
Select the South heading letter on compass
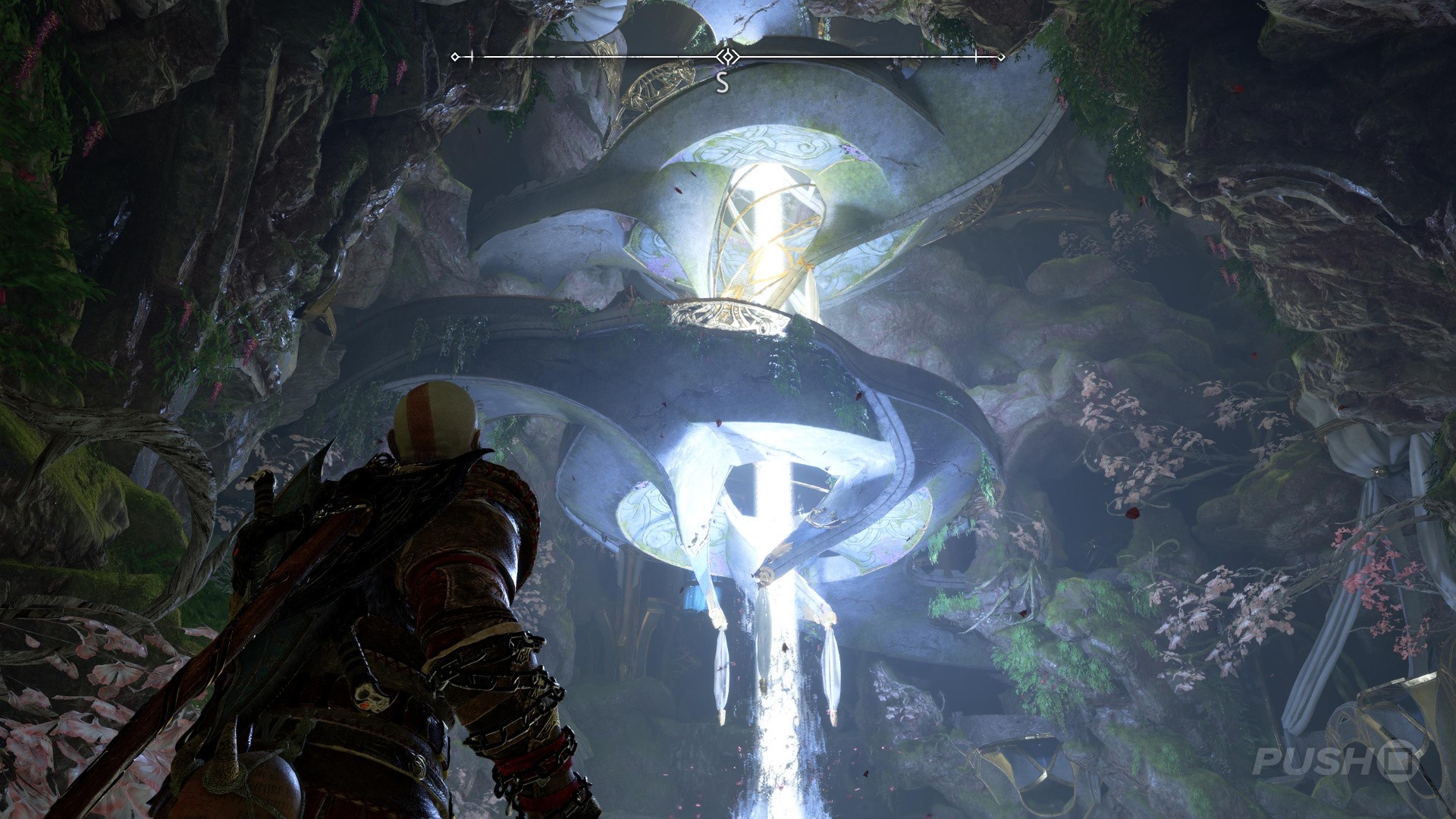(723, 83)
